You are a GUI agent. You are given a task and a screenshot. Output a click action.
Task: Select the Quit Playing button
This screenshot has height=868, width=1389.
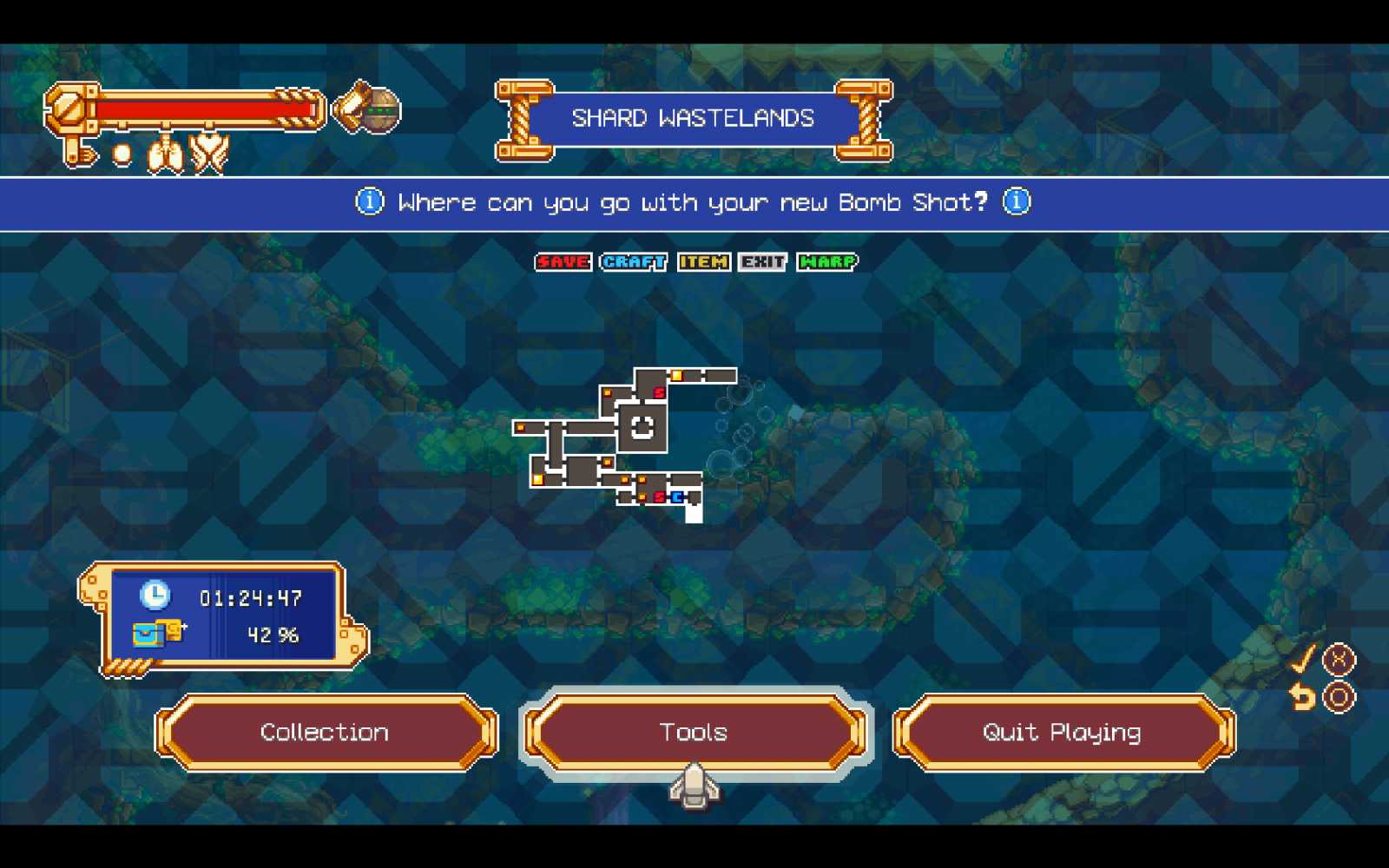click(x=1061, y=732)
